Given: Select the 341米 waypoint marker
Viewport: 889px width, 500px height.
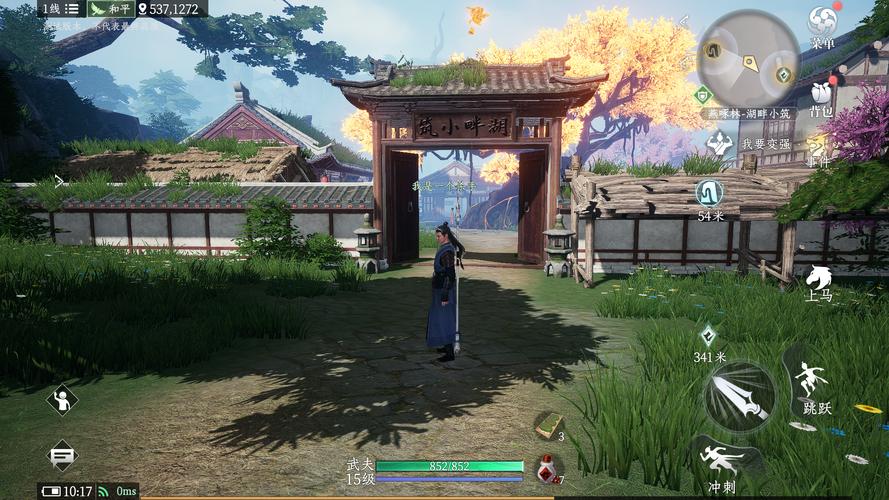Looking at the screenshot, I should tap(709, 336).
